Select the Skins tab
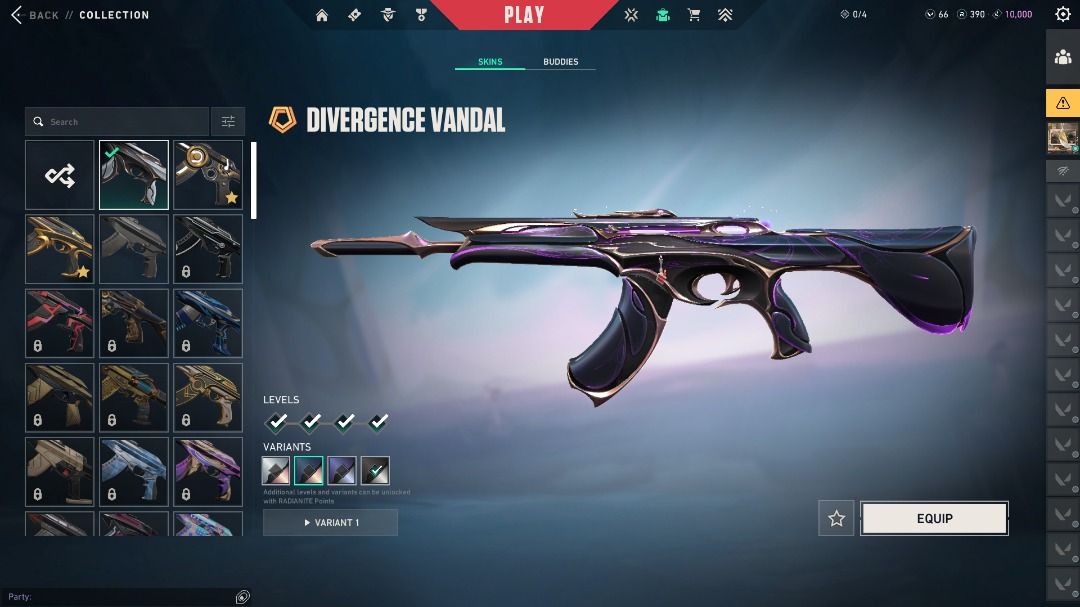 coord(490,62)
